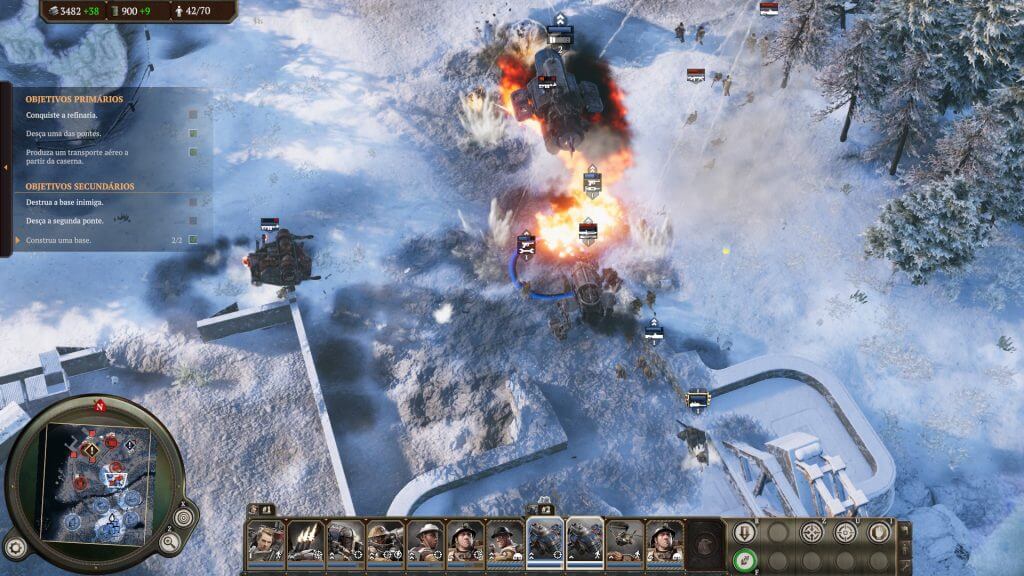Click the magnifying glass button beside the minimap
This screenshot has width=1024, height=576.
tap(168, 543)
